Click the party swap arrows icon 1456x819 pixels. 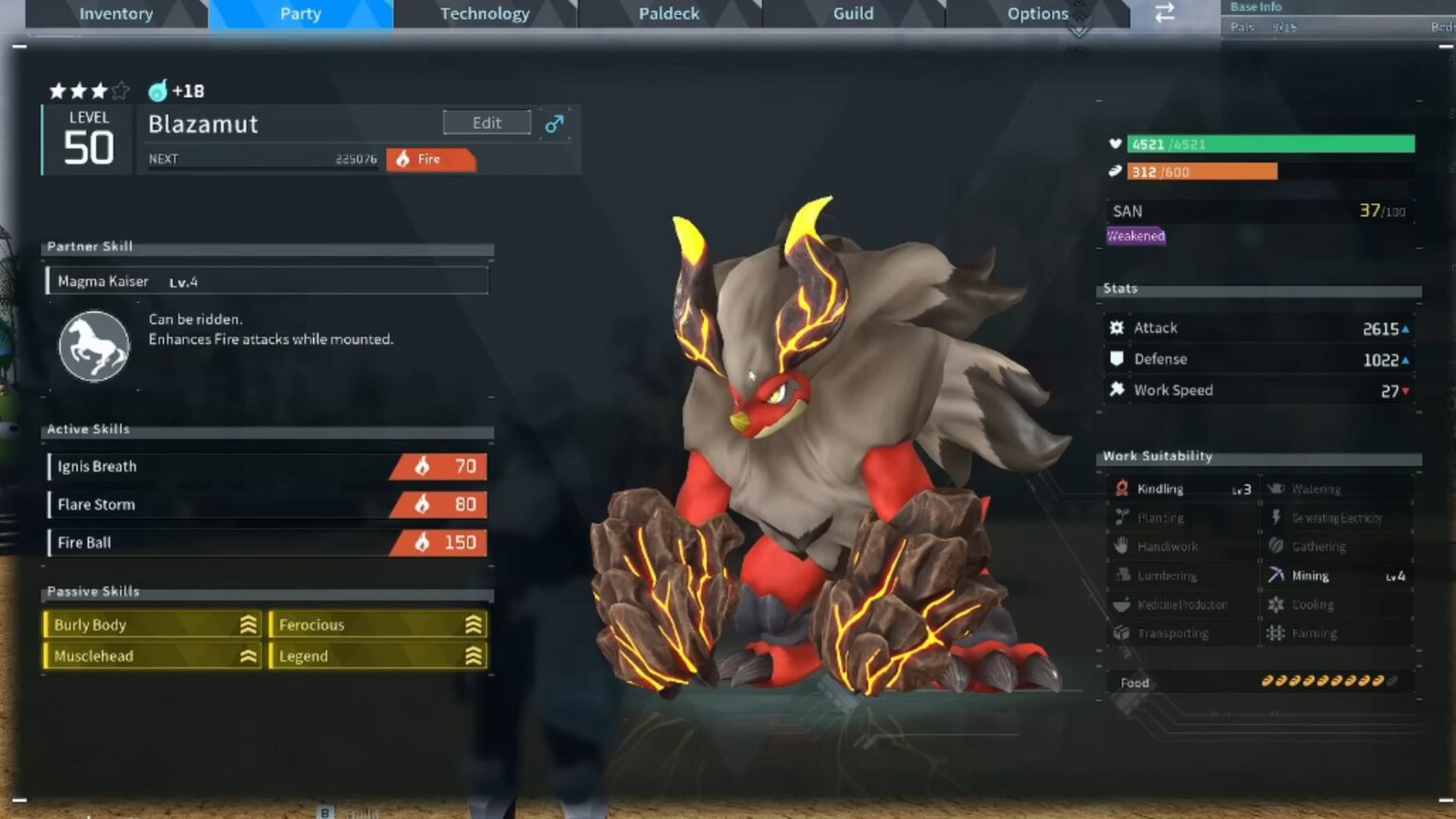point(1163,14)
